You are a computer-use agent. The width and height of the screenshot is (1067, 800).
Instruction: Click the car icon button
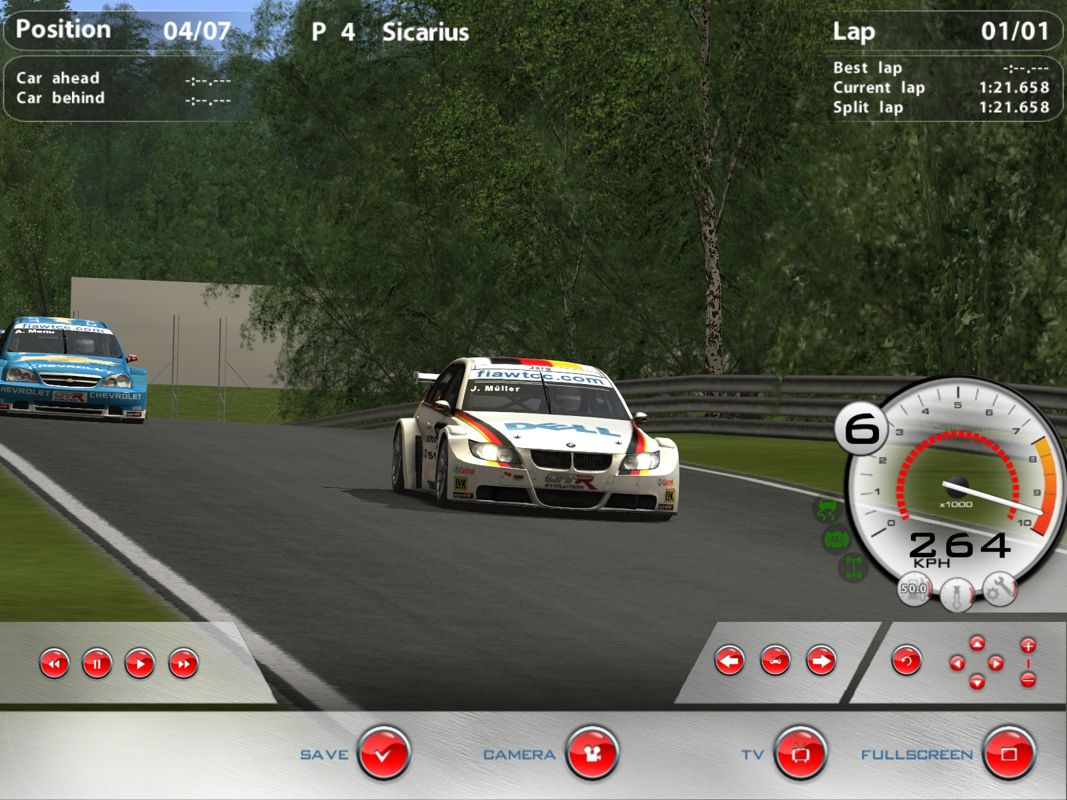pyautogui.click(x=776, y=660)
